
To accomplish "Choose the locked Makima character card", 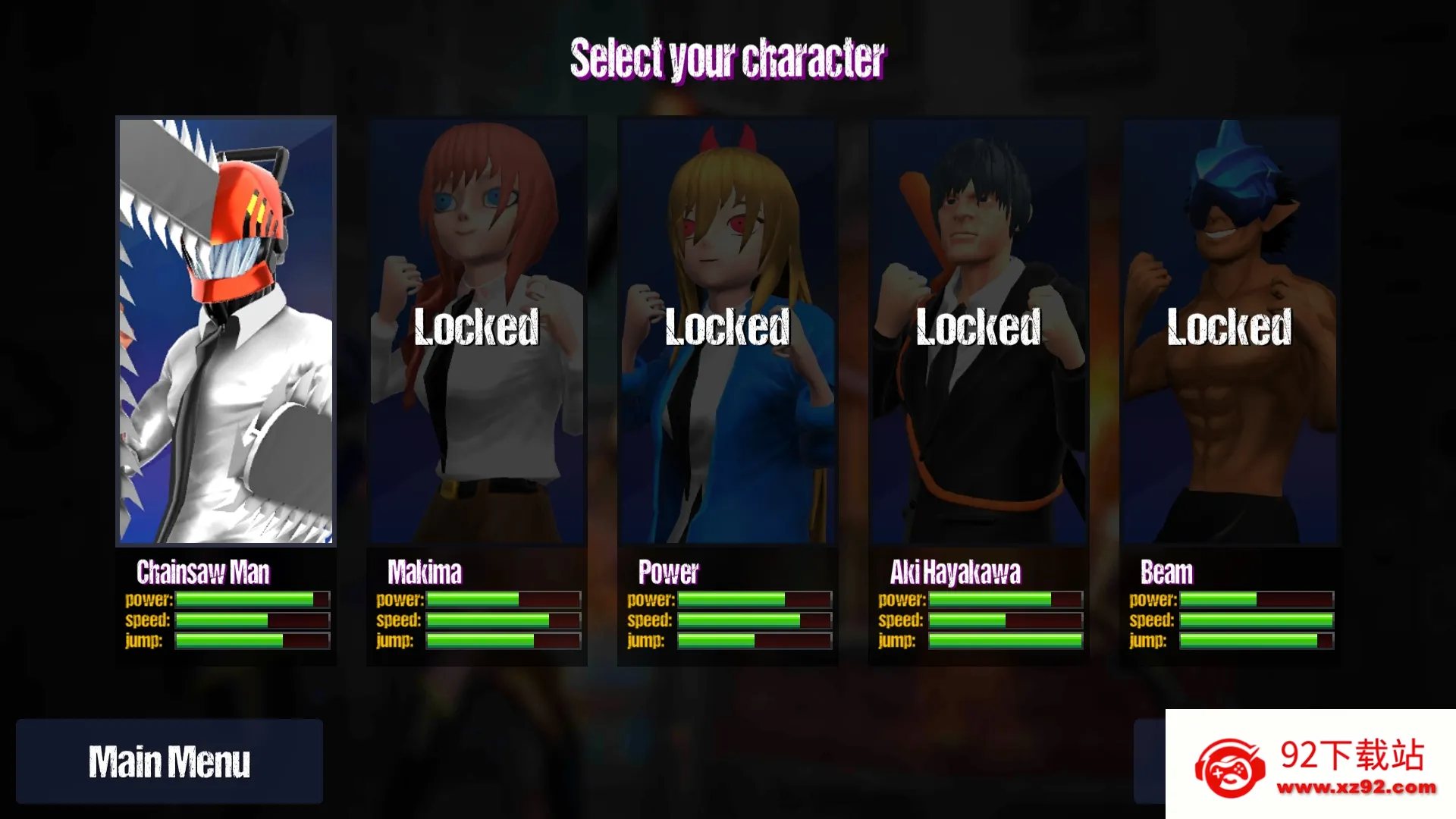I will pyautogui.click(x=476, y=331).
